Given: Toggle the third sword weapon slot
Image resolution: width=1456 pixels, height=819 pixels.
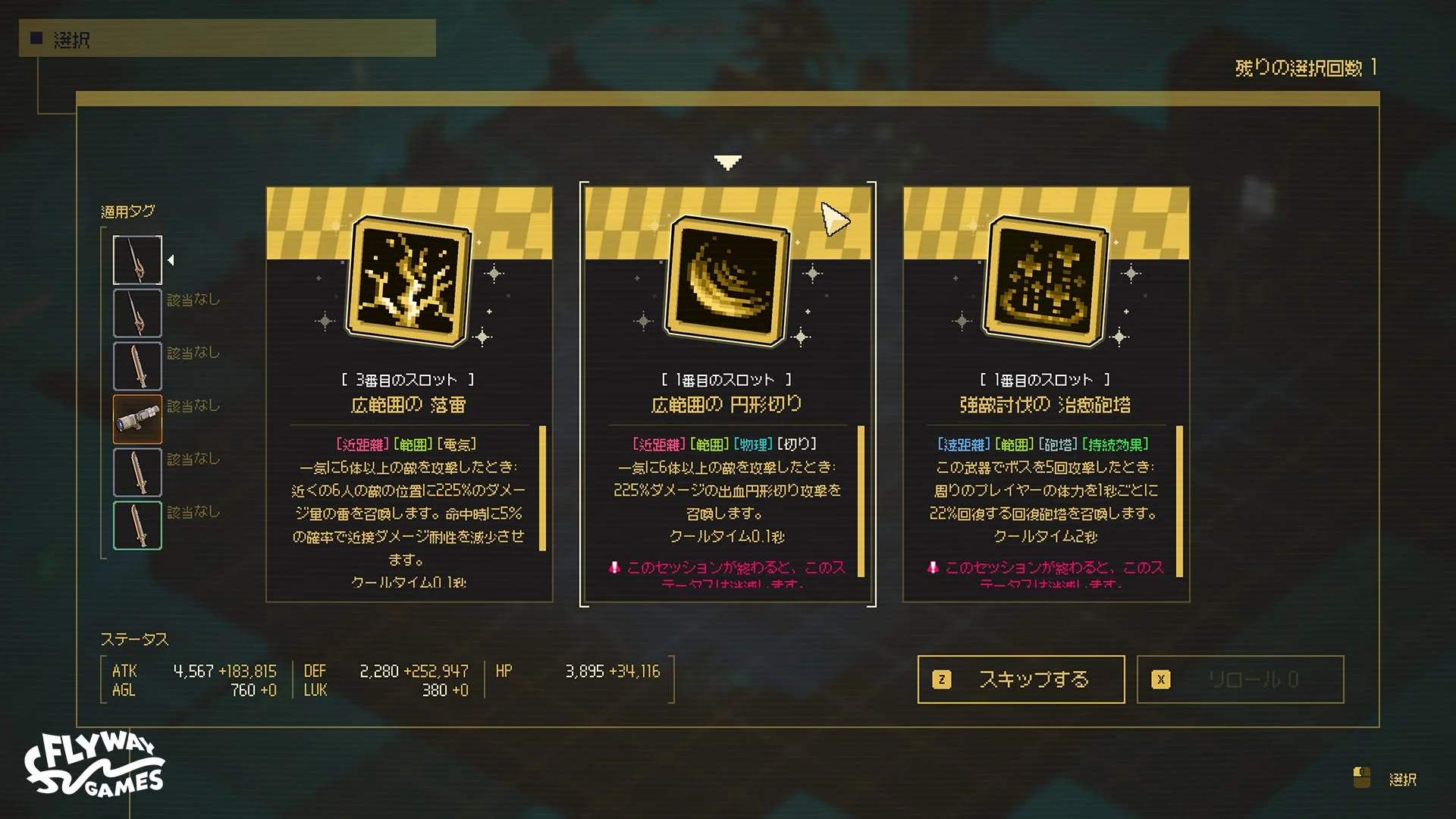Looking at the screenshot, I should tap(137, 365).
